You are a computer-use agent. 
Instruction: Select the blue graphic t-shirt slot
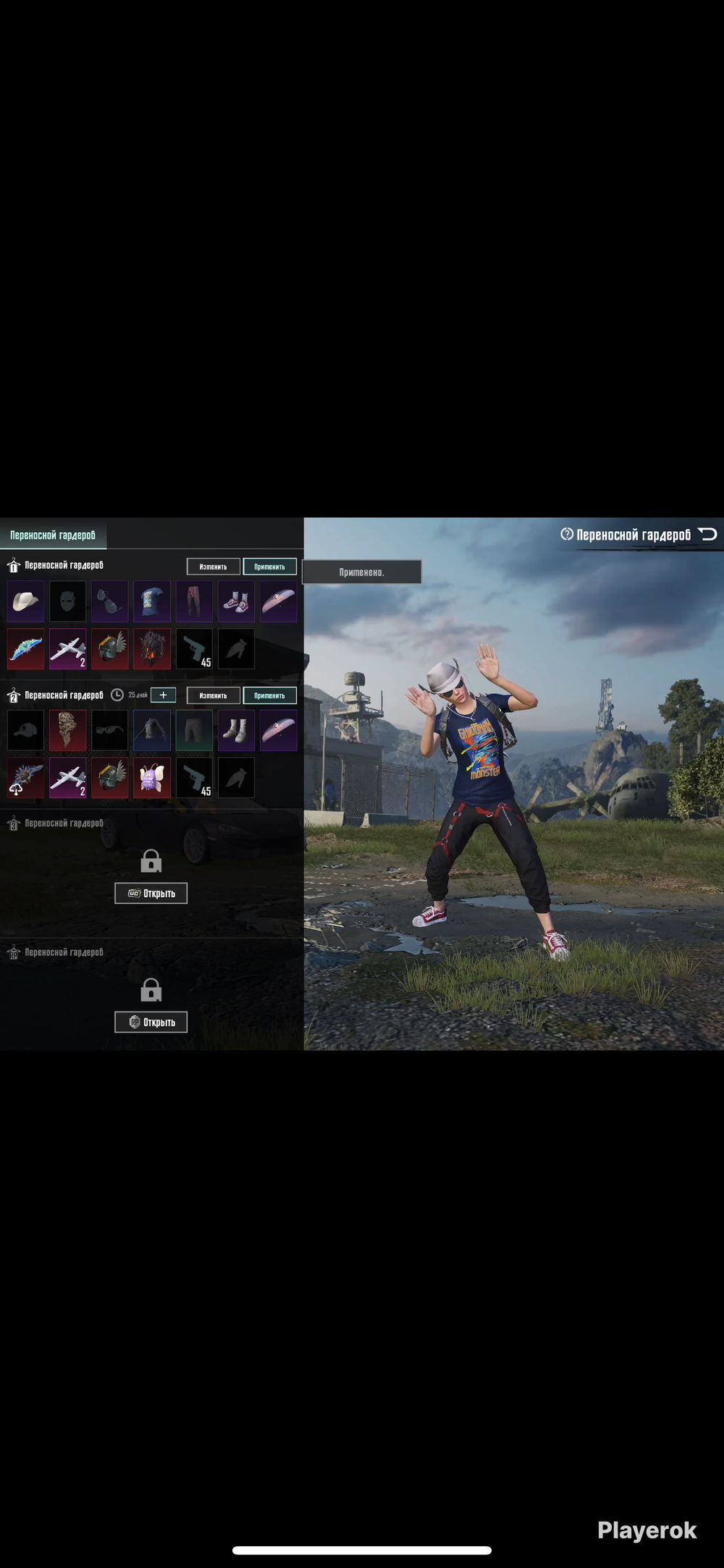click(x=152, y=601)
